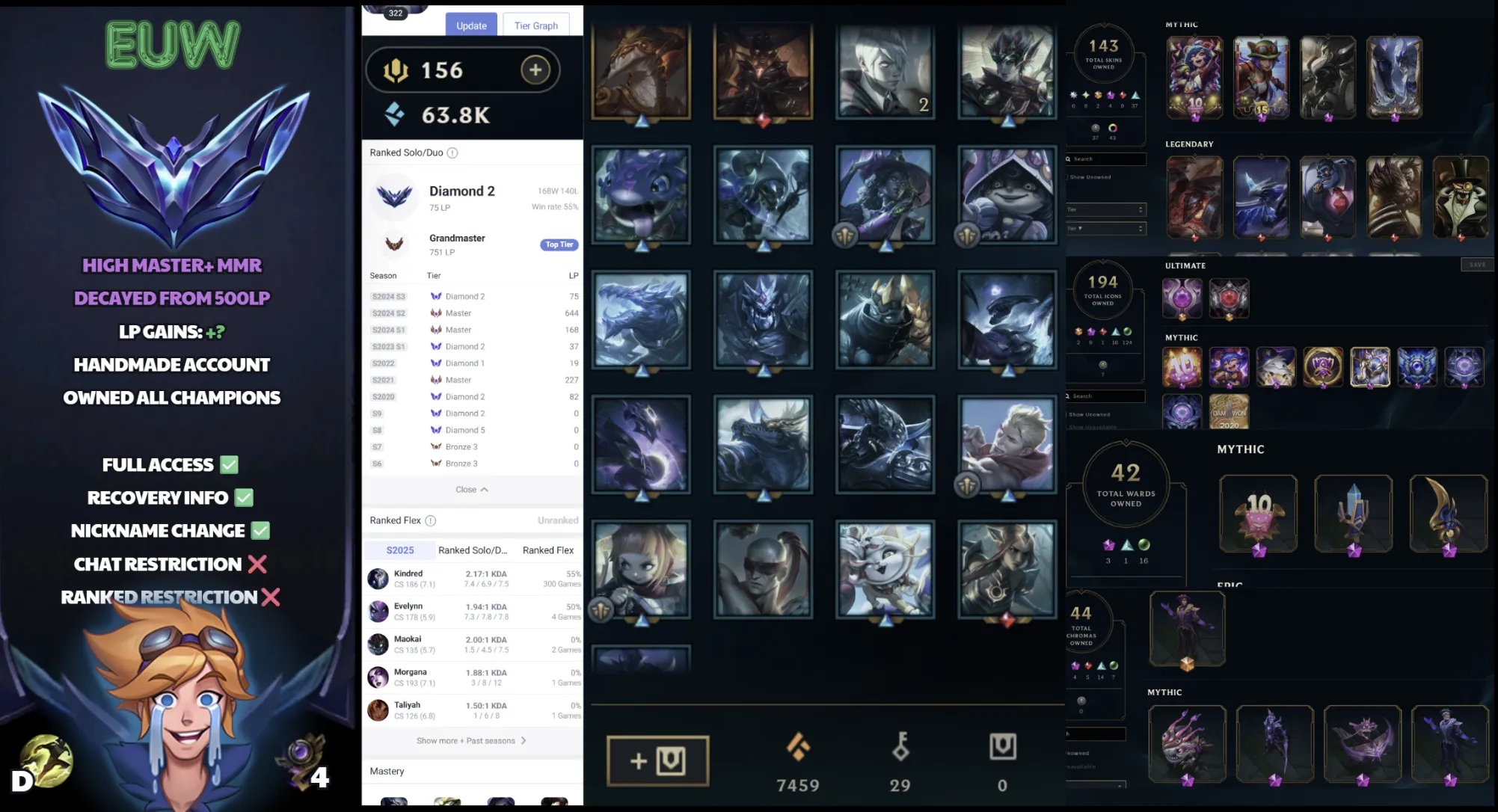The height and width of the screenshot is (812, 1498).
Task: Switch to the Tier Graph tab
Action: click(x=535, y=25)
